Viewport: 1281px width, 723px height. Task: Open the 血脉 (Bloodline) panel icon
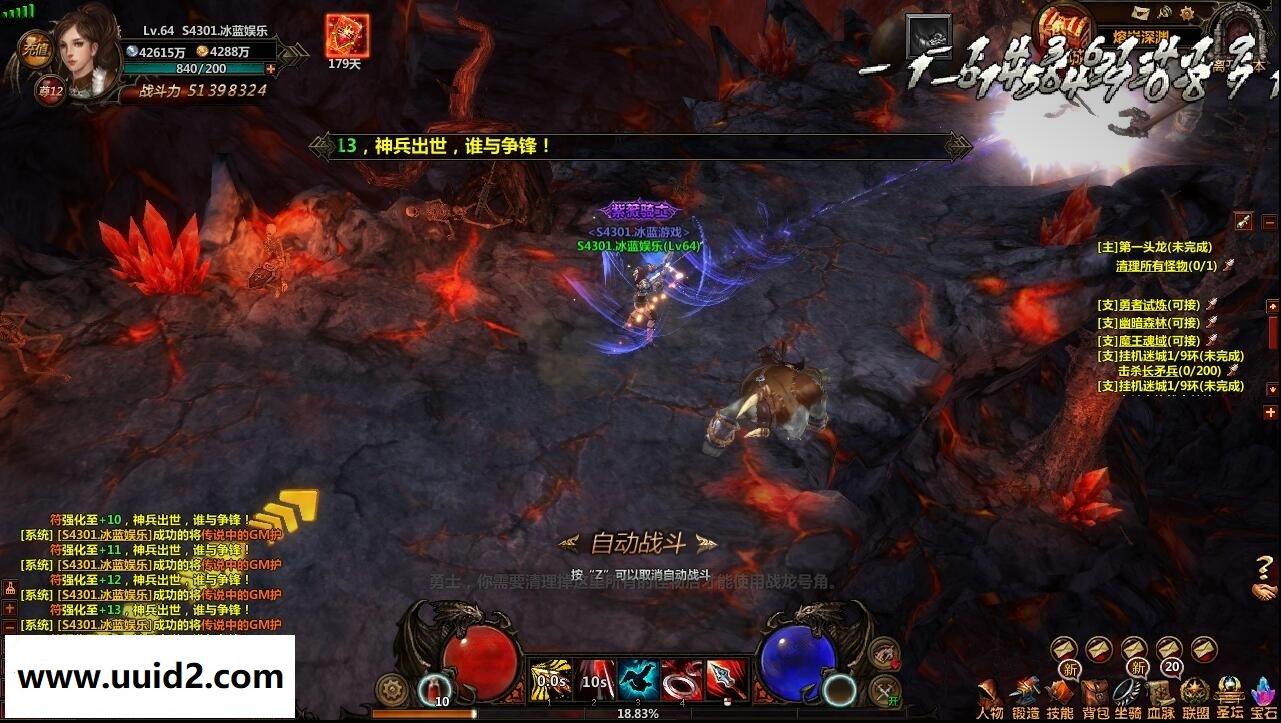click(1160, 692)
